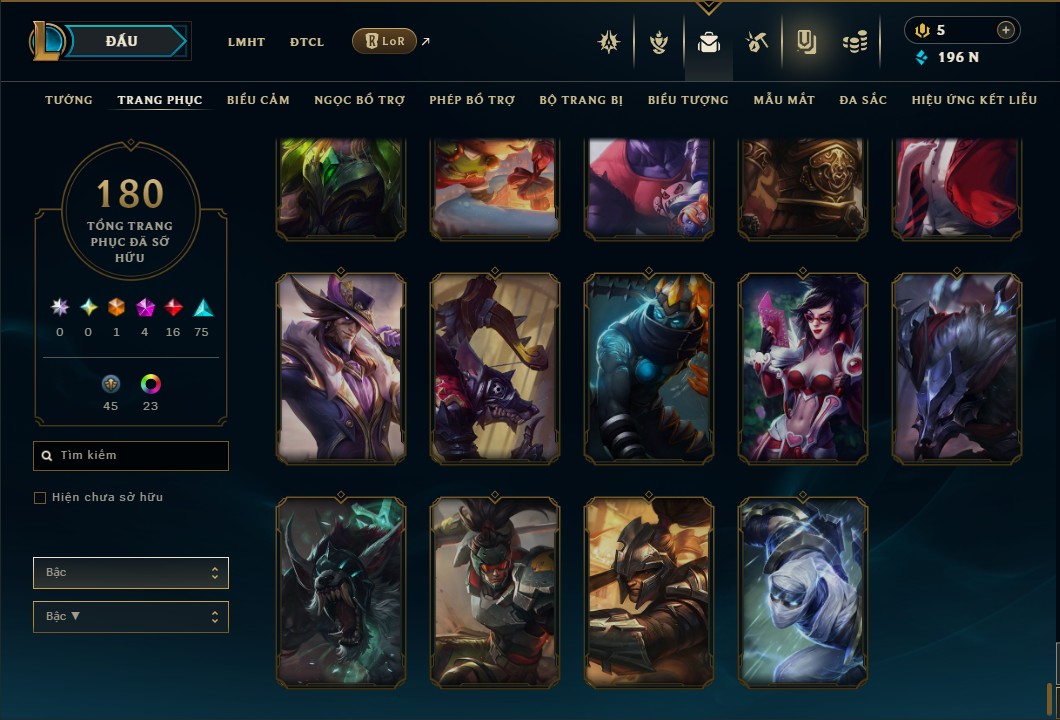
Task: Open the MẪU MẮT tab
Action: (x=784, y=100)
